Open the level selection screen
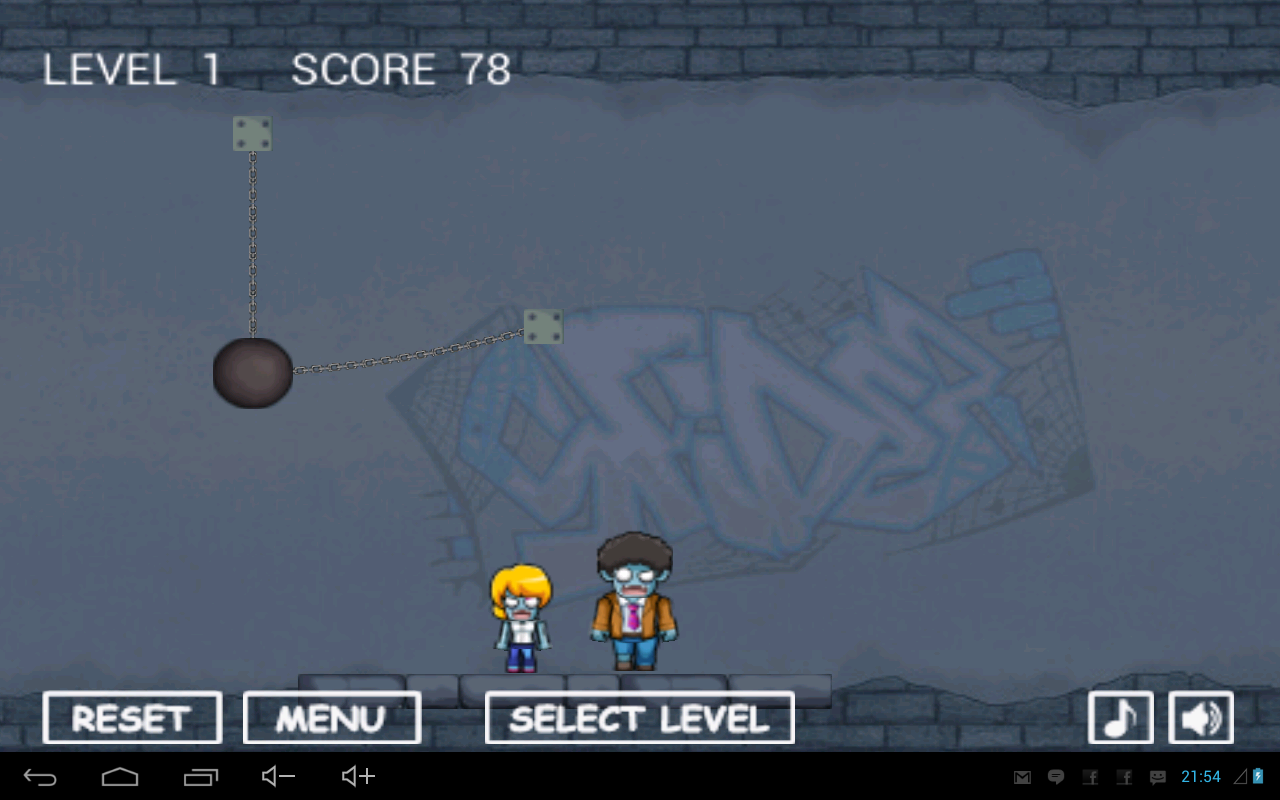Screen dimensions: 1280x800 [x=639, y=716]
